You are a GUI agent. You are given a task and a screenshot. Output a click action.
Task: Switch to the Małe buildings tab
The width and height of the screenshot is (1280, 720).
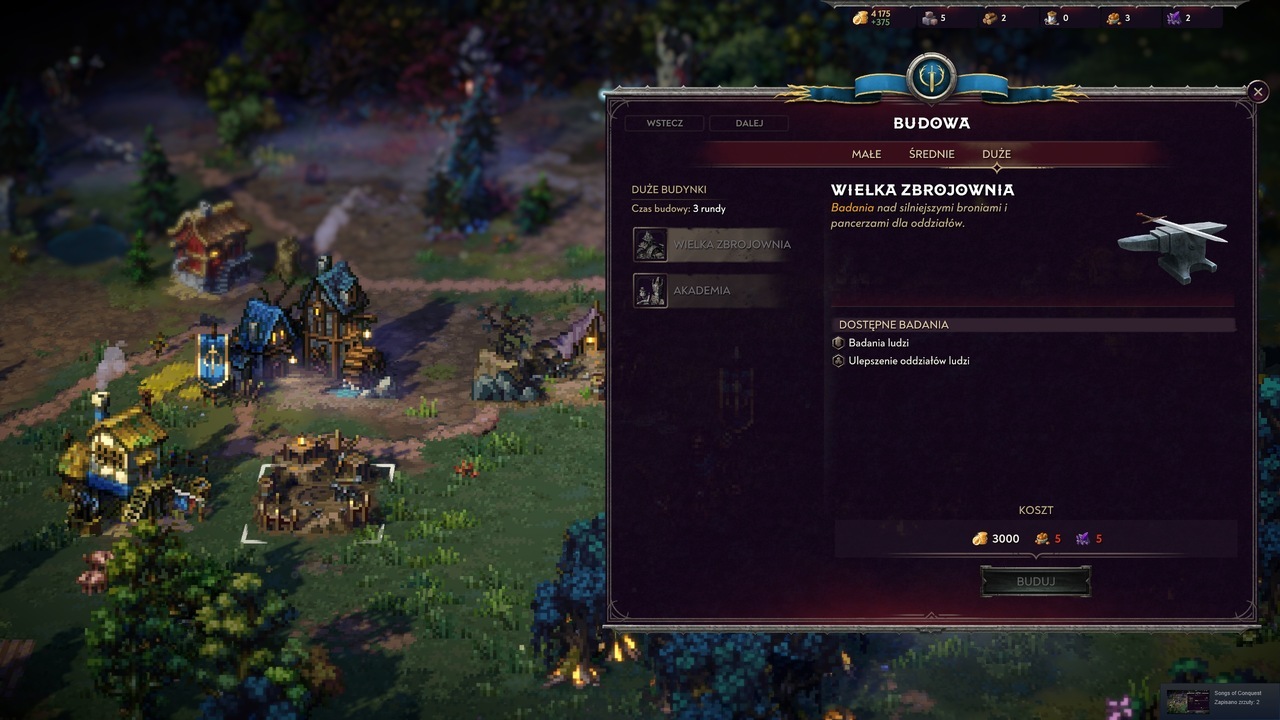(866, 154)
